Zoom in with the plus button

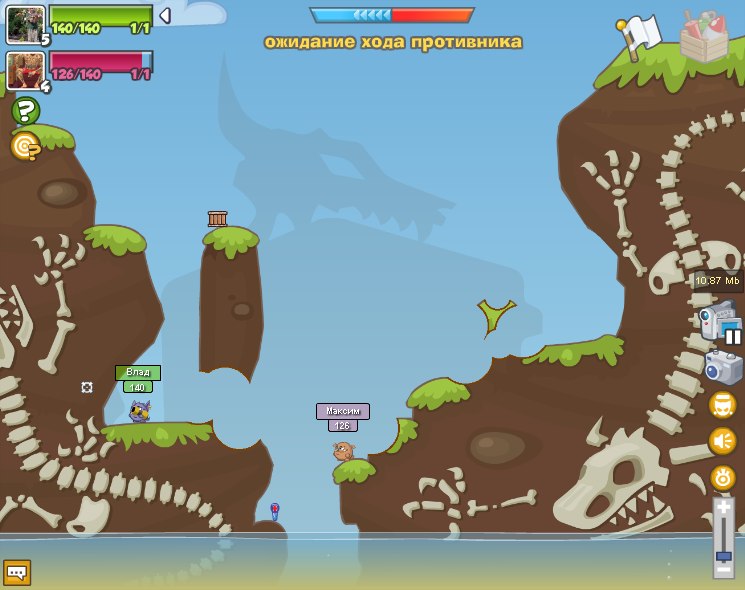723,509
